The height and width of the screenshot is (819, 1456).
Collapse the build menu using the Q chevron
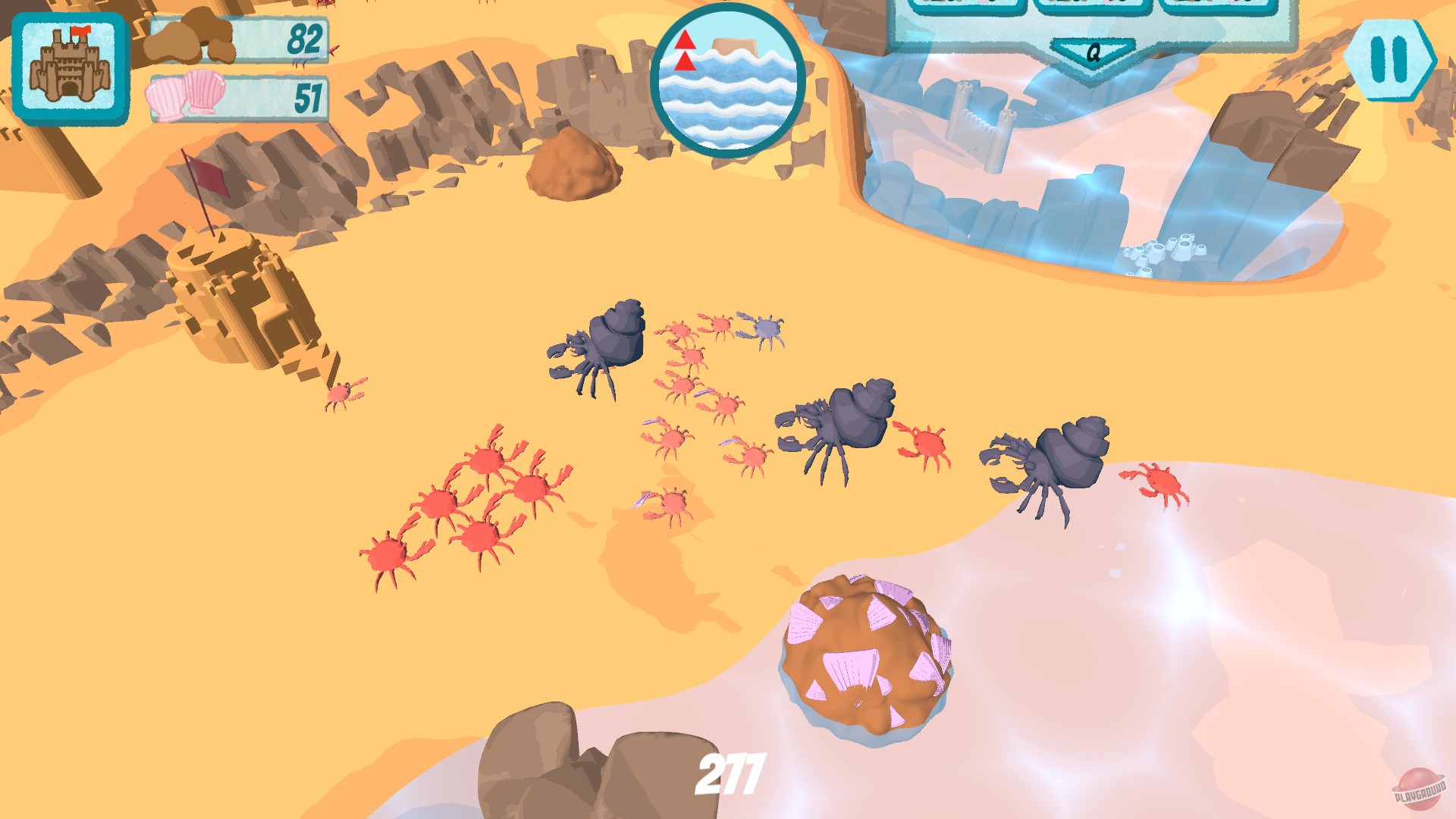pyautogui.click(x=1092, y=53)
